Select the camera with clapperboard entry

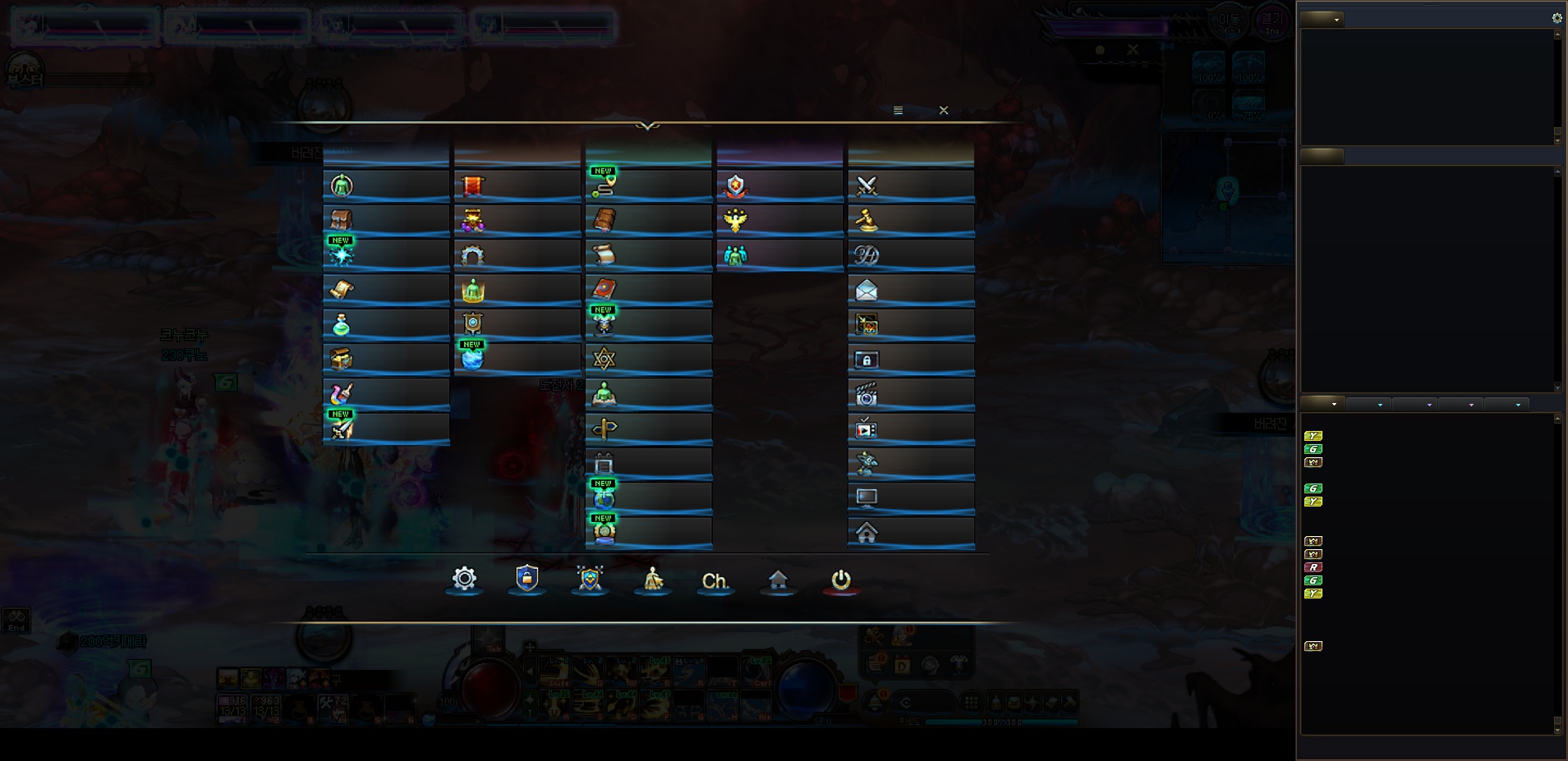(910, 395)
